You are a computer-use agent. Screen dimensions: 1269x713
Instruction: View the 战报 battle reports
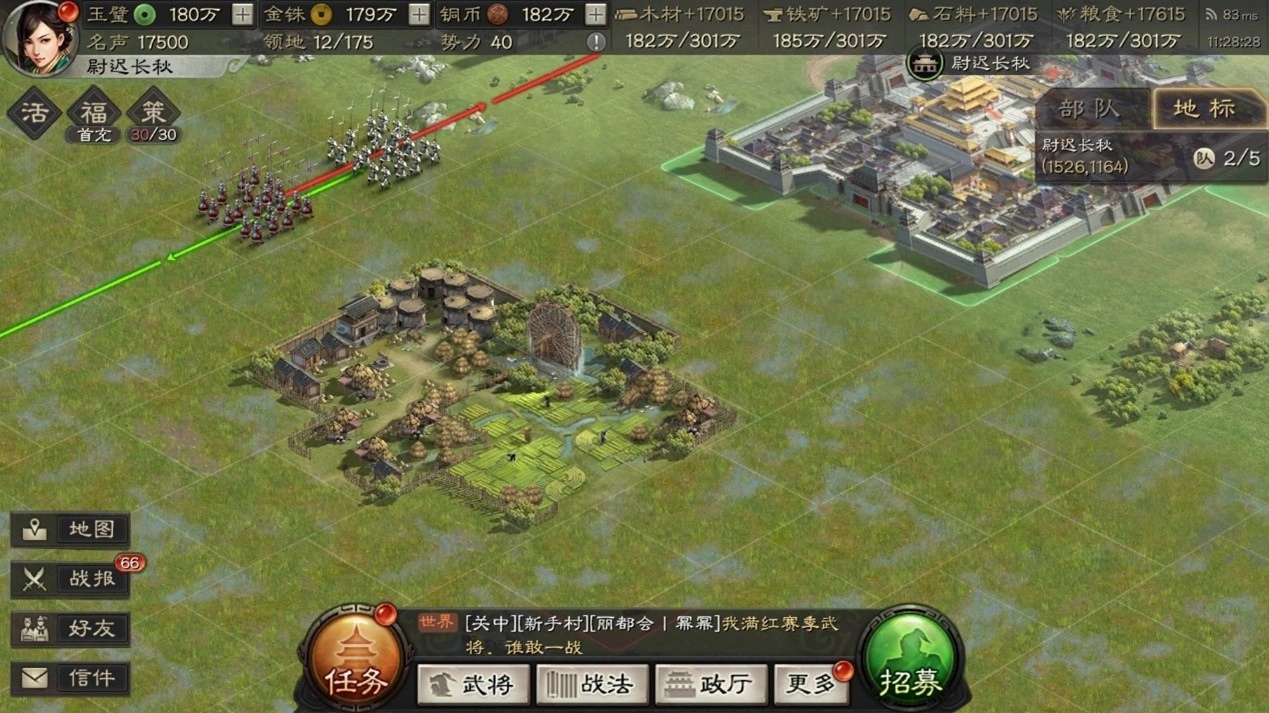[71, 579]
